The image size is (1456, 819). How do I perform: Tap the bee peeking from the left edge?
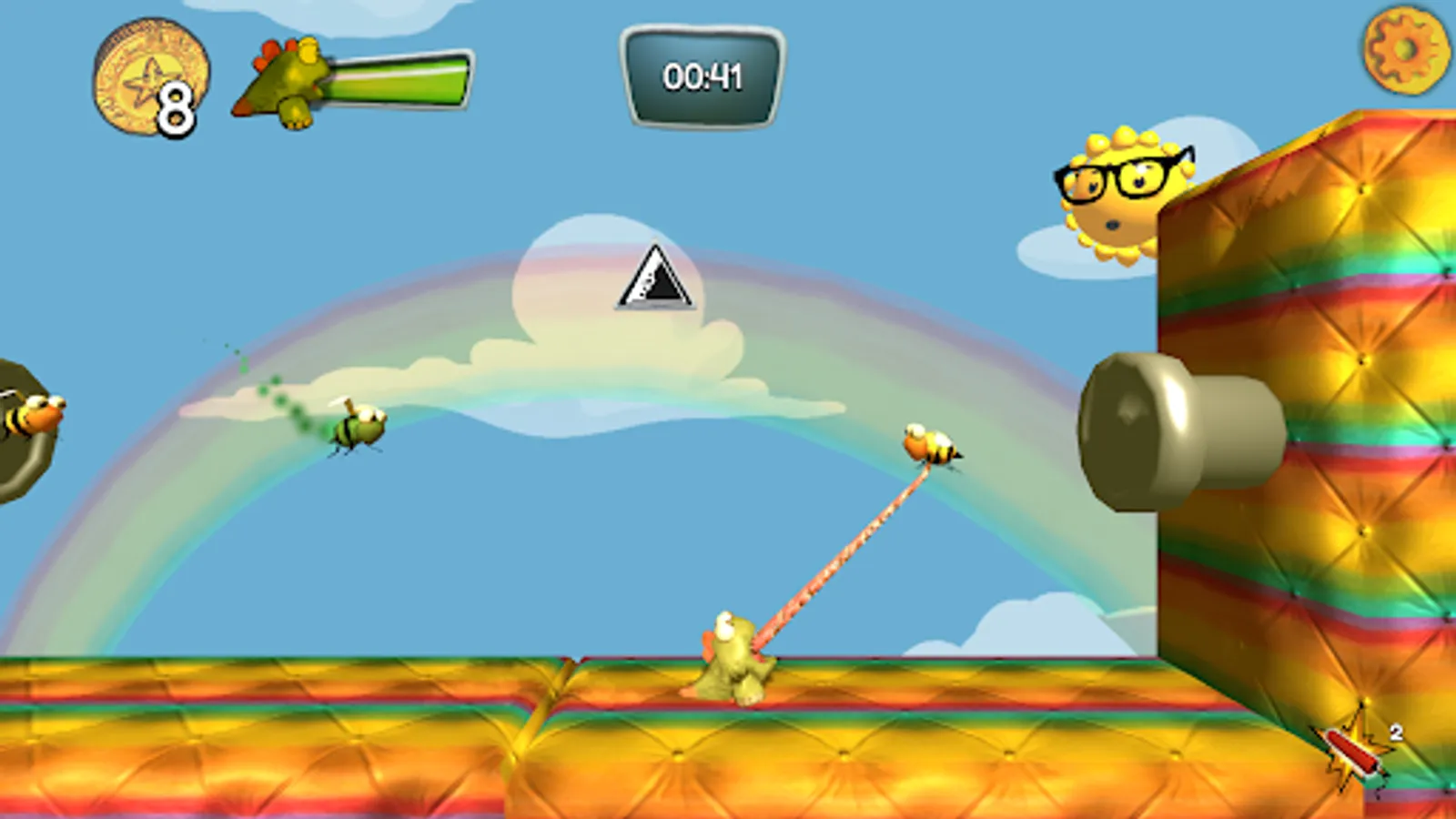click(x=32, y=414)
